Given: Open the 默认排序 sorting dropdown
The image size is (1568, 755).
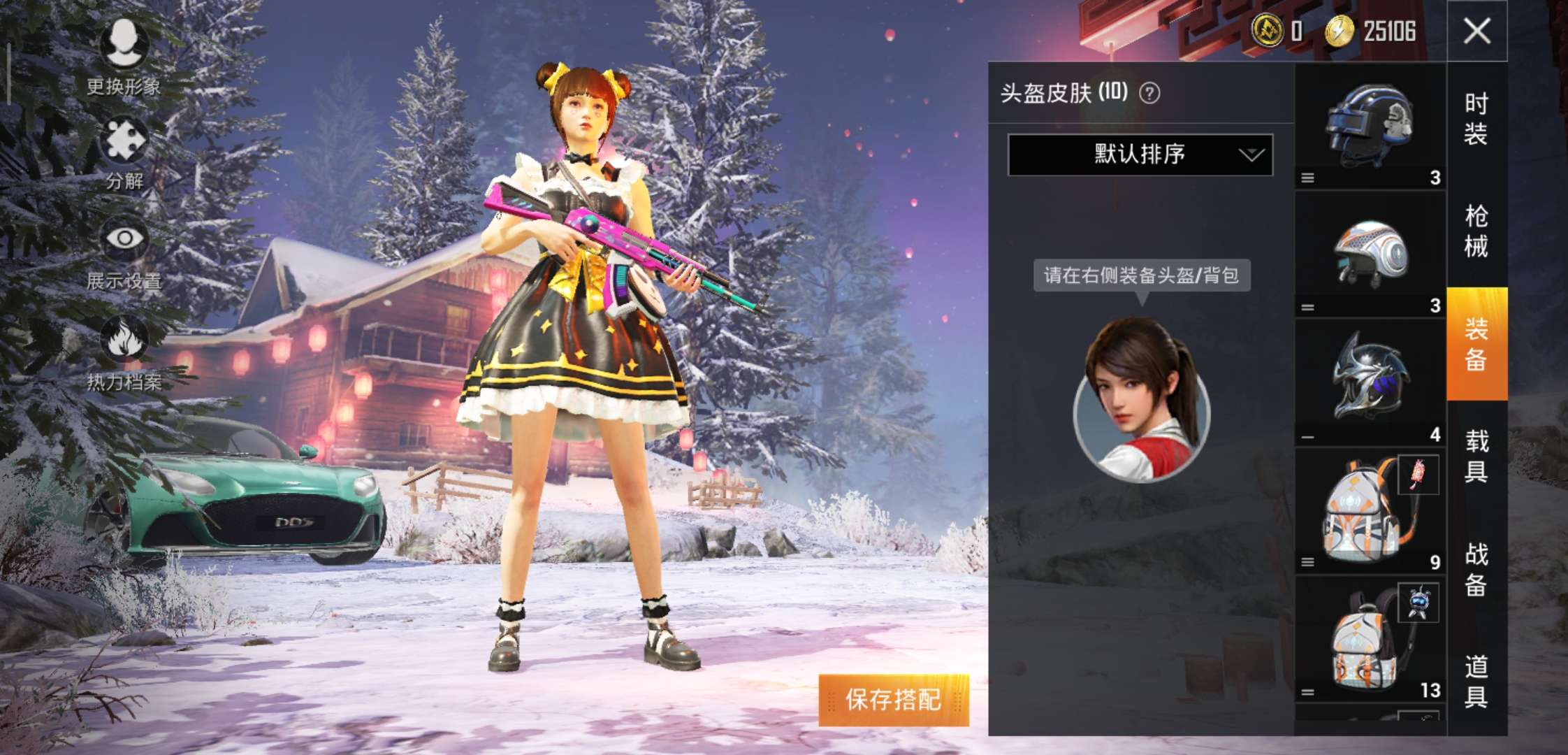Looking at the screenshot, I should [1139, 155].
